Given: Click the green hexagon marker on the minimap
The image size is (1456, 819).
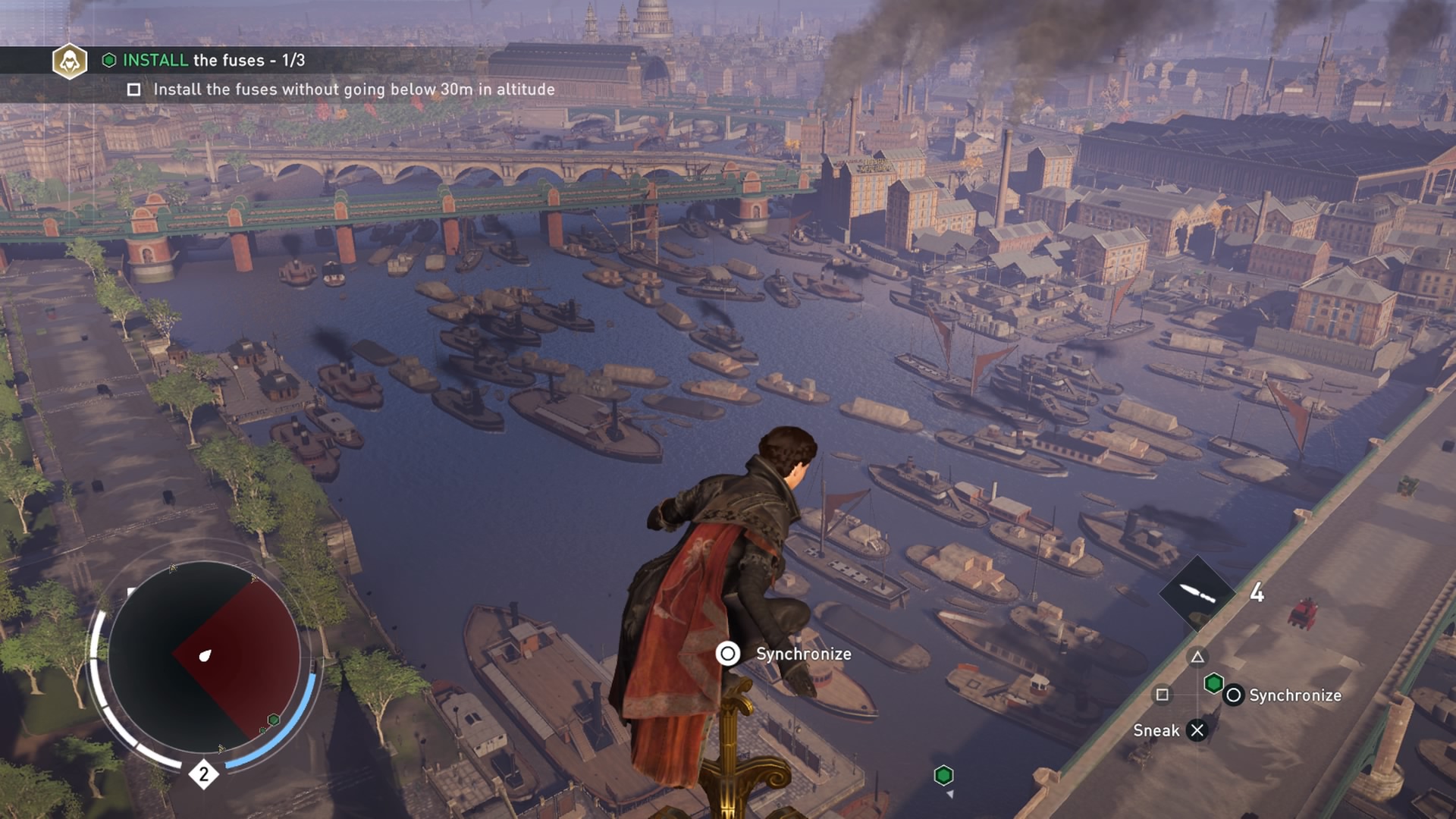Looking at the screenshot, I should click(x=274, y=719).
